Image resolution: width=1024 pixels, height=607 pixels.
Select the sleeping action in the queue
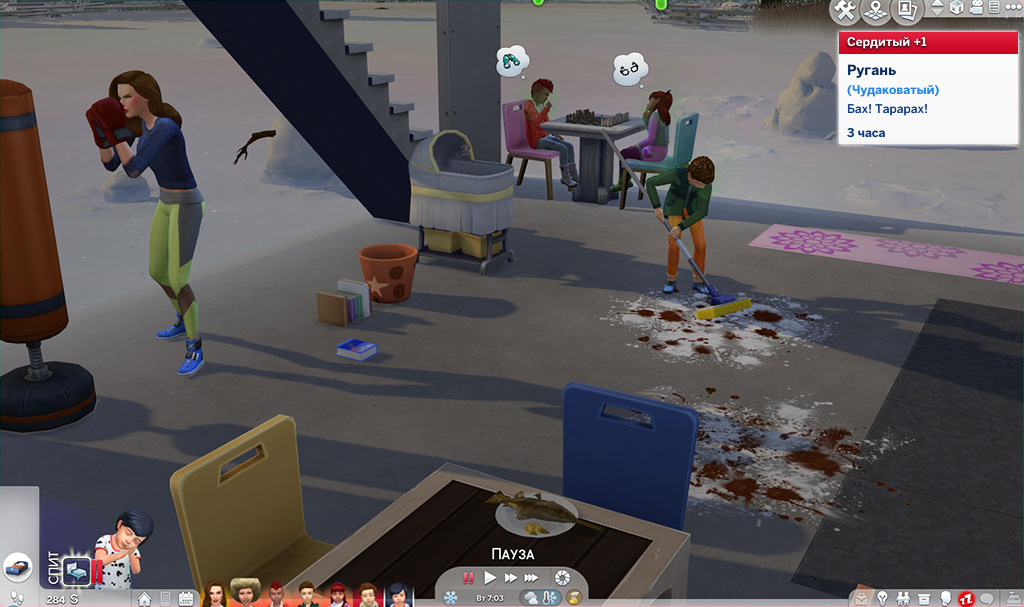(x=76, y=571)
